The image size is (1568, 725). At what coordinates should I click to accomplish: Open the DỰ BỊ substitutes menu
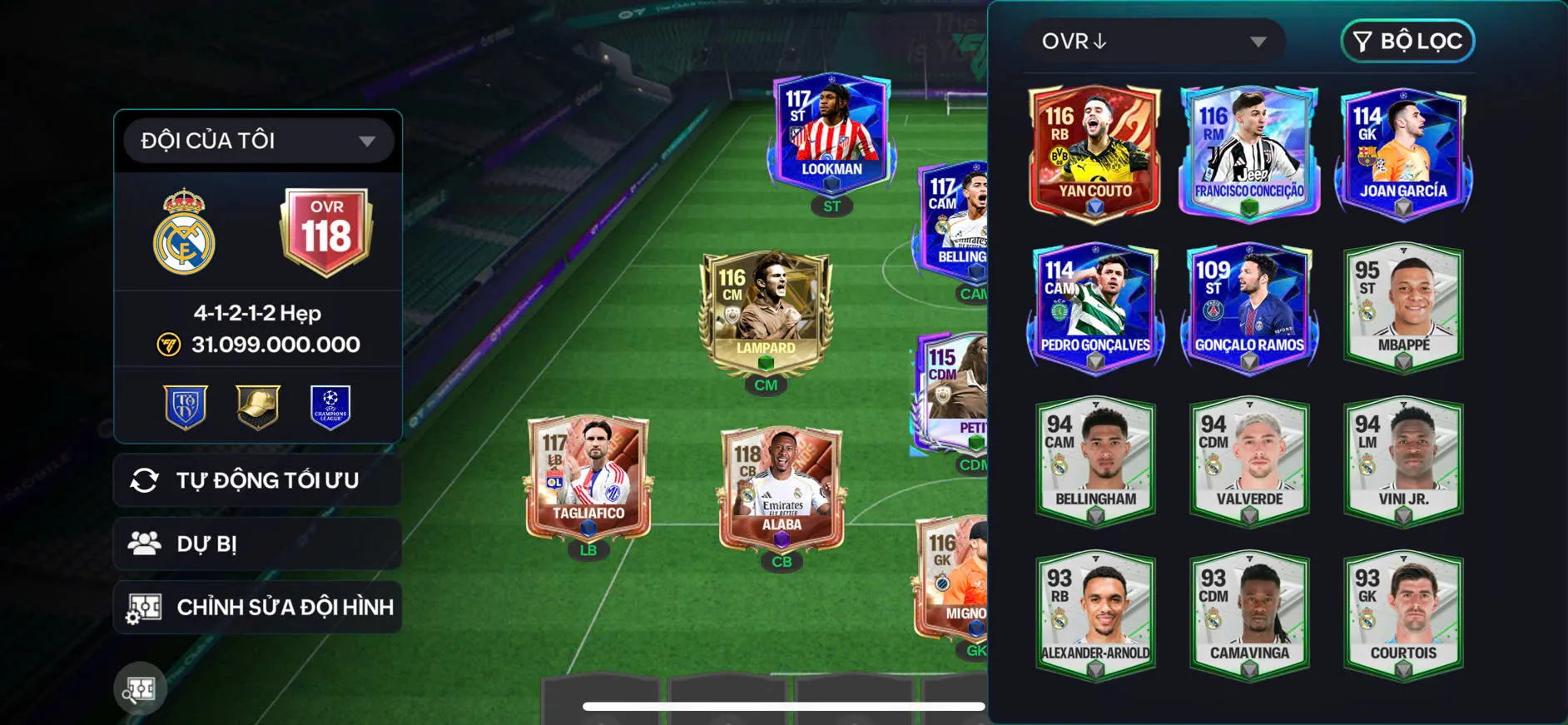coord(258,544)
